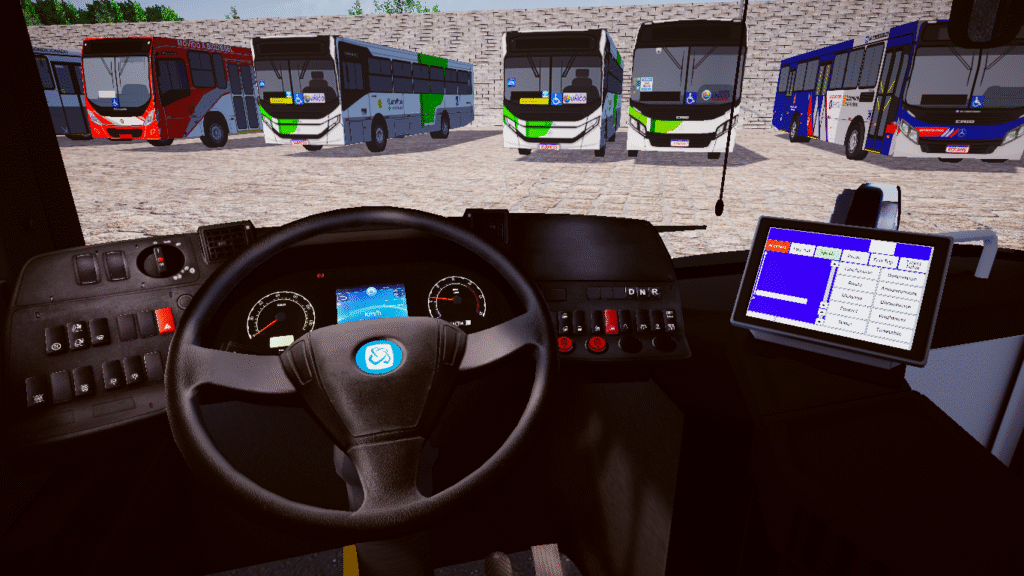Select the N gear button
The height and width of the screenshot is (576, 1024).
[641, 292]
